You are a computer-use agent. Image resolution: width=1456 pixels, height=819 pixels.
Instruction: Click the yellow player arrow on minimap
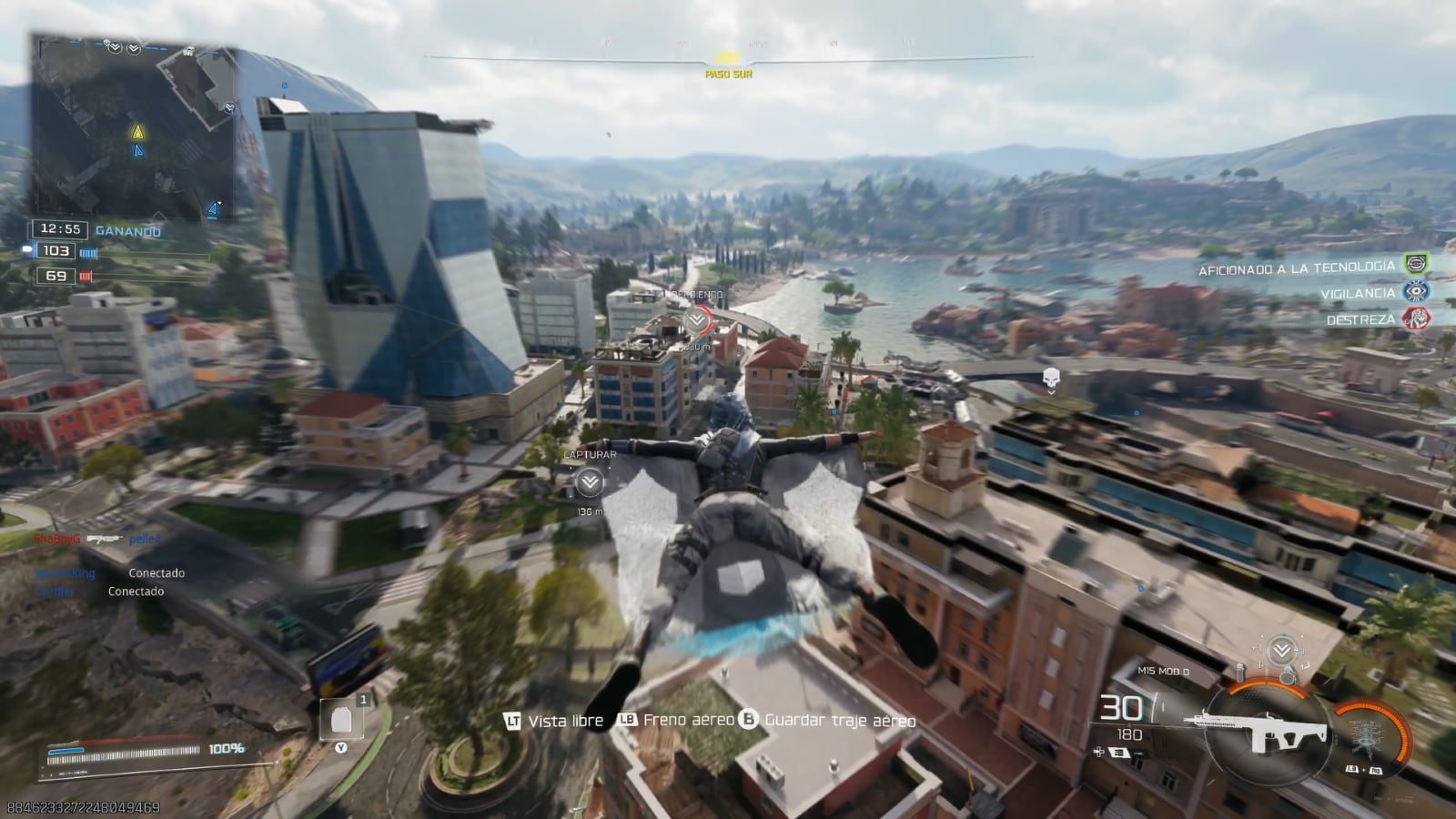138,132
